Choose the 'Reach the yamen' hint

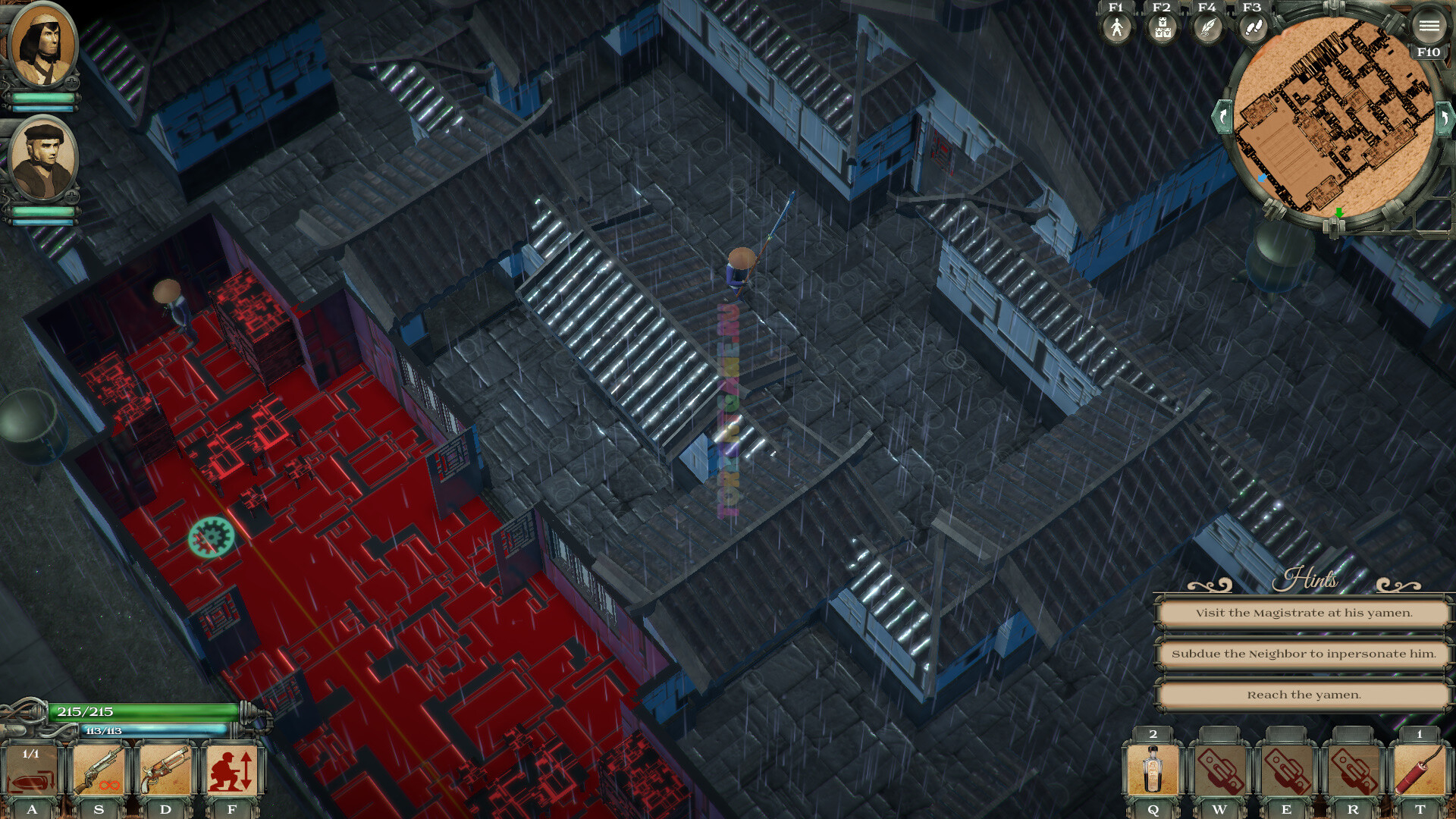[1304, 695]
